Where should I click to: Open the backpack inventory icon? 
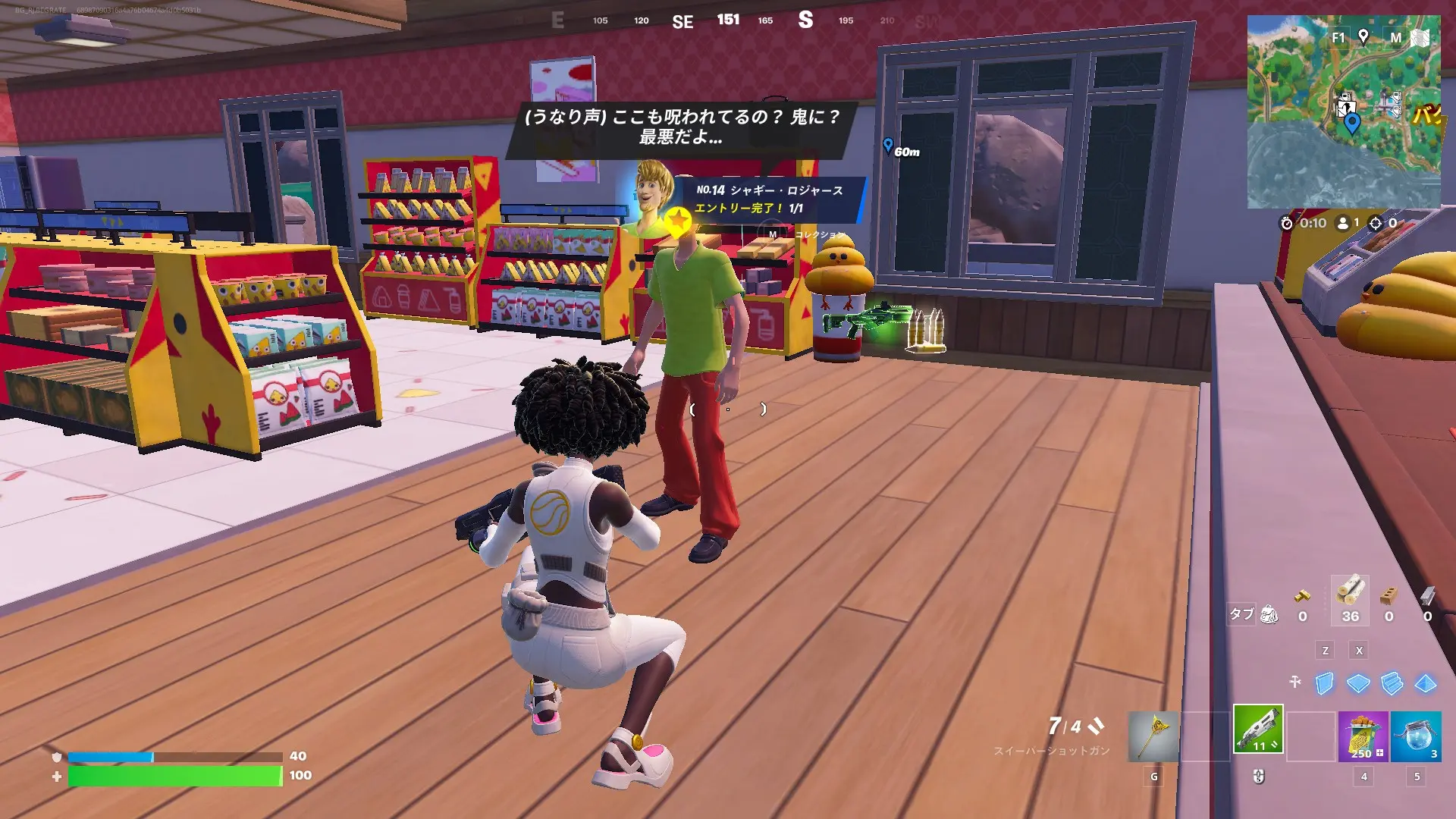(1269, 614)
